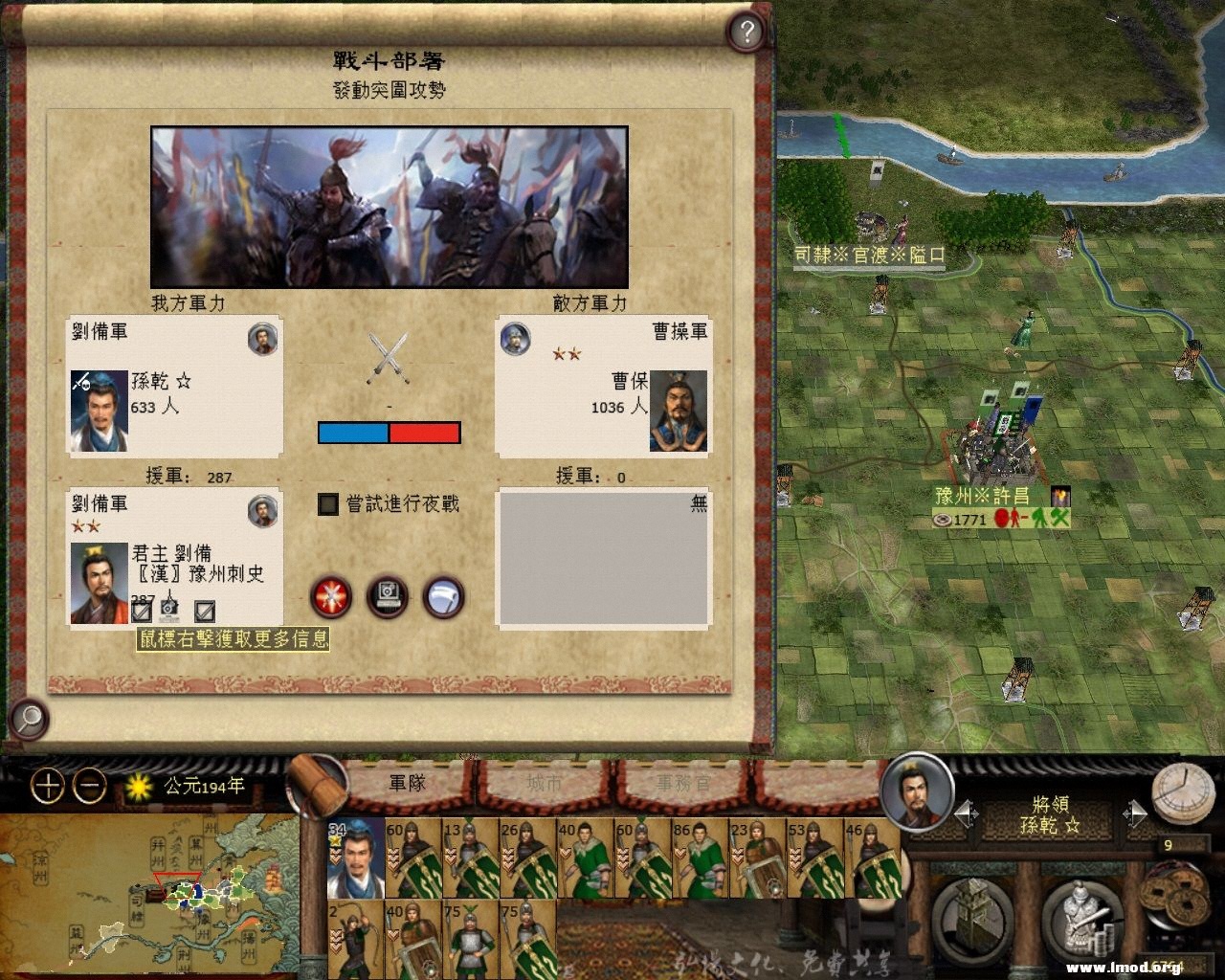Auto-resolve the battle using the middle round icon

tap(388, 596)
